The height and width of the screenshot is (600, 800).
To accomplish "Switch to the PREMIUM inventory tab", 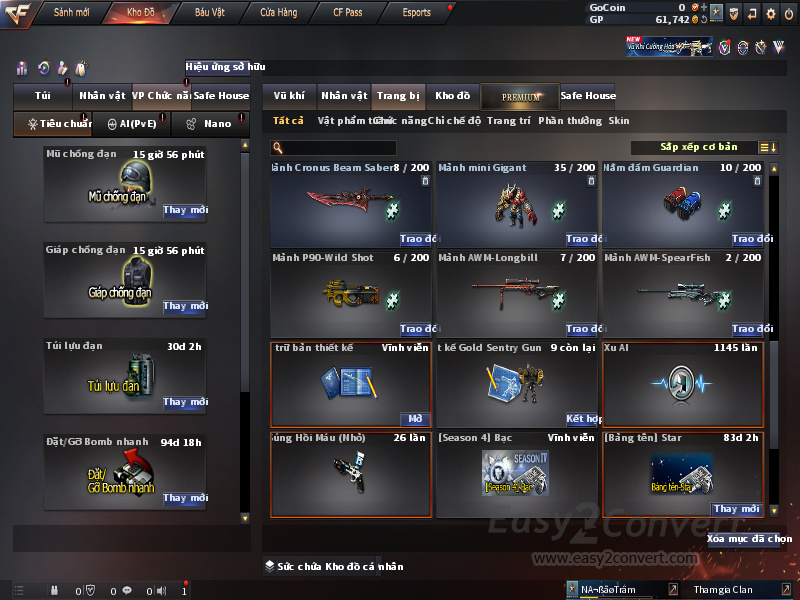I will [x=522, y=96].
